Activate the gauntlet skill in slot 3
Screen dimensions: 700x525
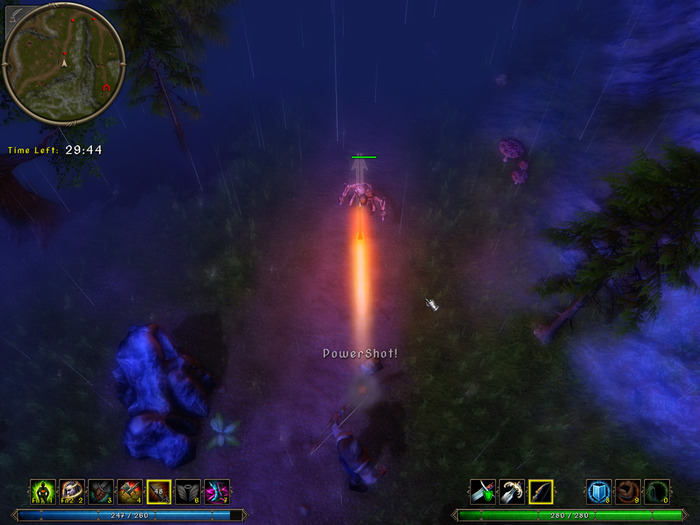click(100, 491)
